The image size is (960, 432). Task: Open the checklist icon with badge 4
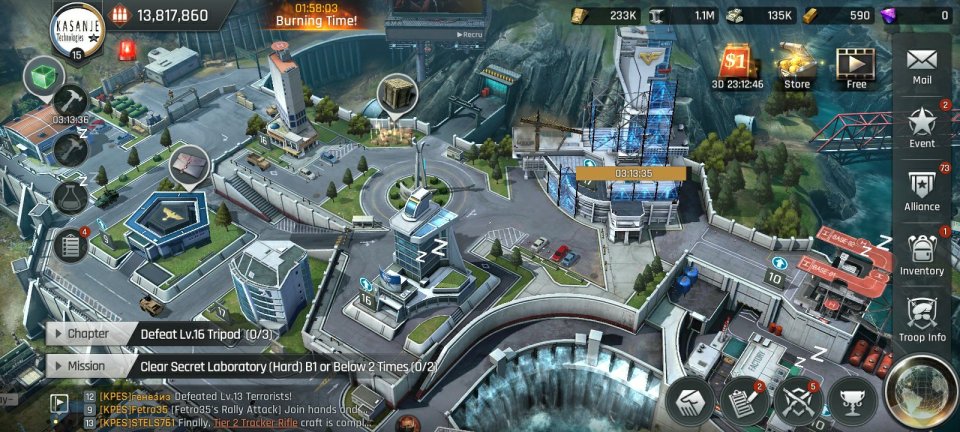[70, 245]
